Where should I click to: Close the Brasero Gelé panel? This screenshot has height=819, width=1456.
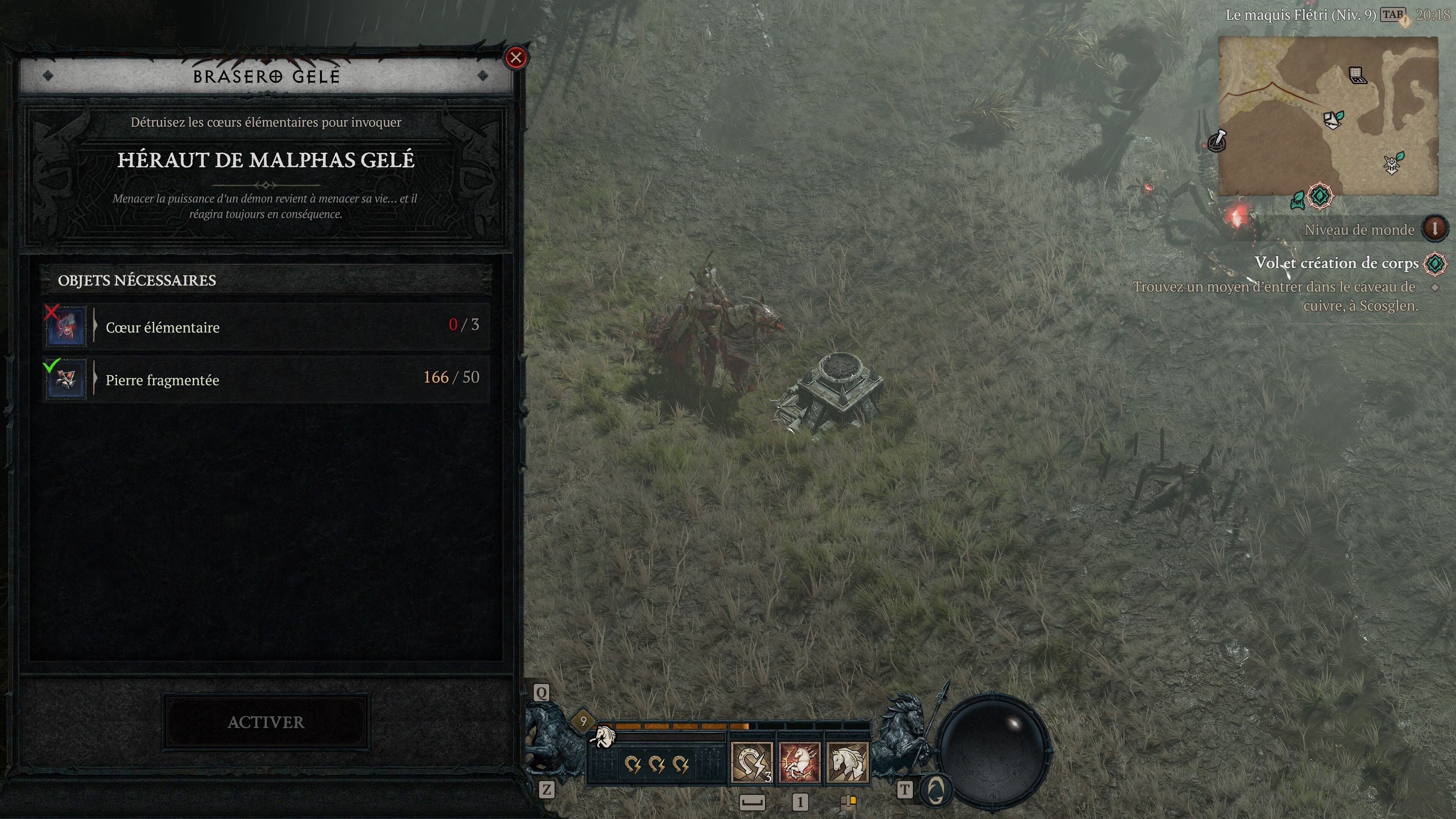pyautogui.click(x=516, y=58)
